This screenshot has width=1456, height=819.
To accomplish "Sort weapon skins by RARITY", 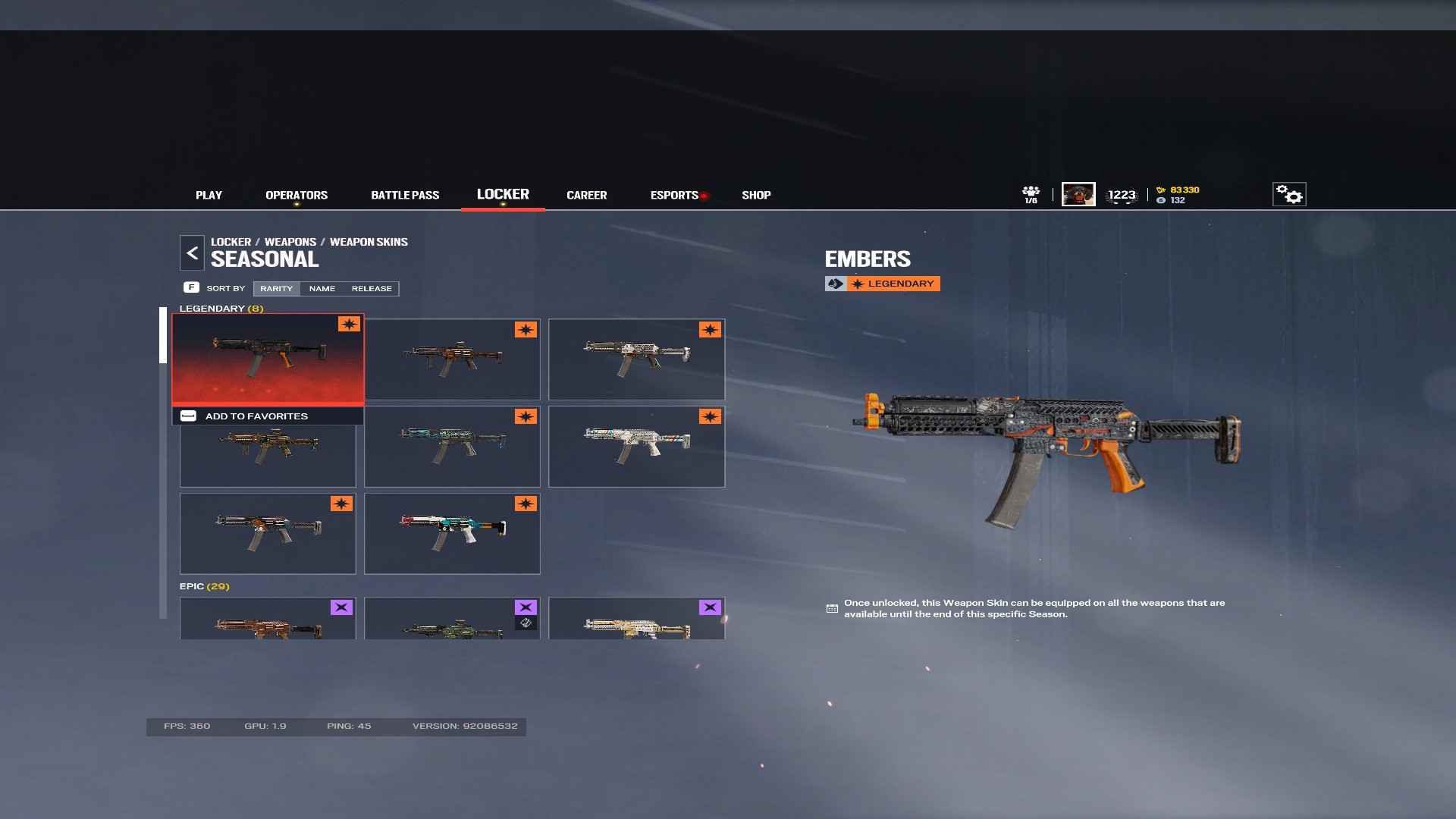I will (276, 288).
